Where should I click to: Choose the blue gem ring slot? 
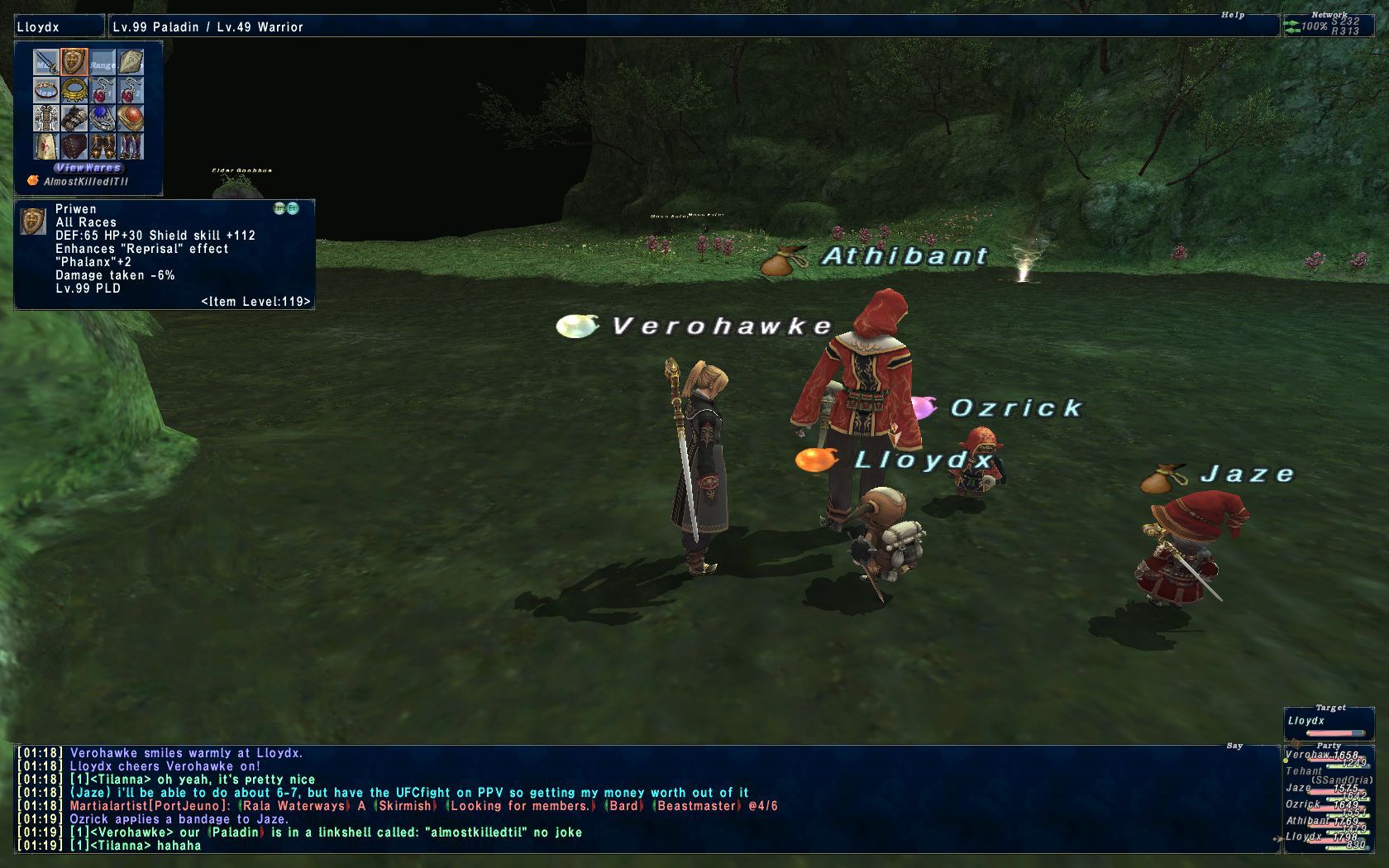(x=103, y=118)
